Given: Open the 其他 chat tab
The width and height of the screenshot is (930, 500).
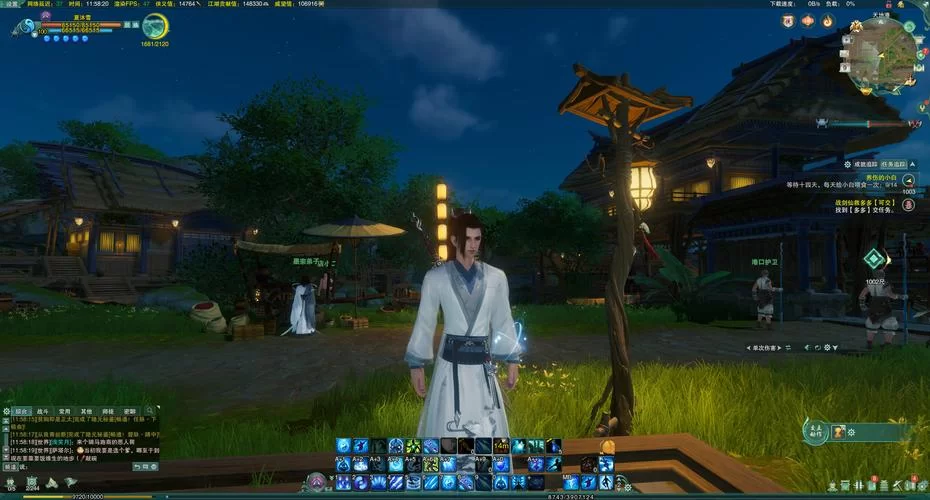Looking at the screenshot, I should coord(86,411).
